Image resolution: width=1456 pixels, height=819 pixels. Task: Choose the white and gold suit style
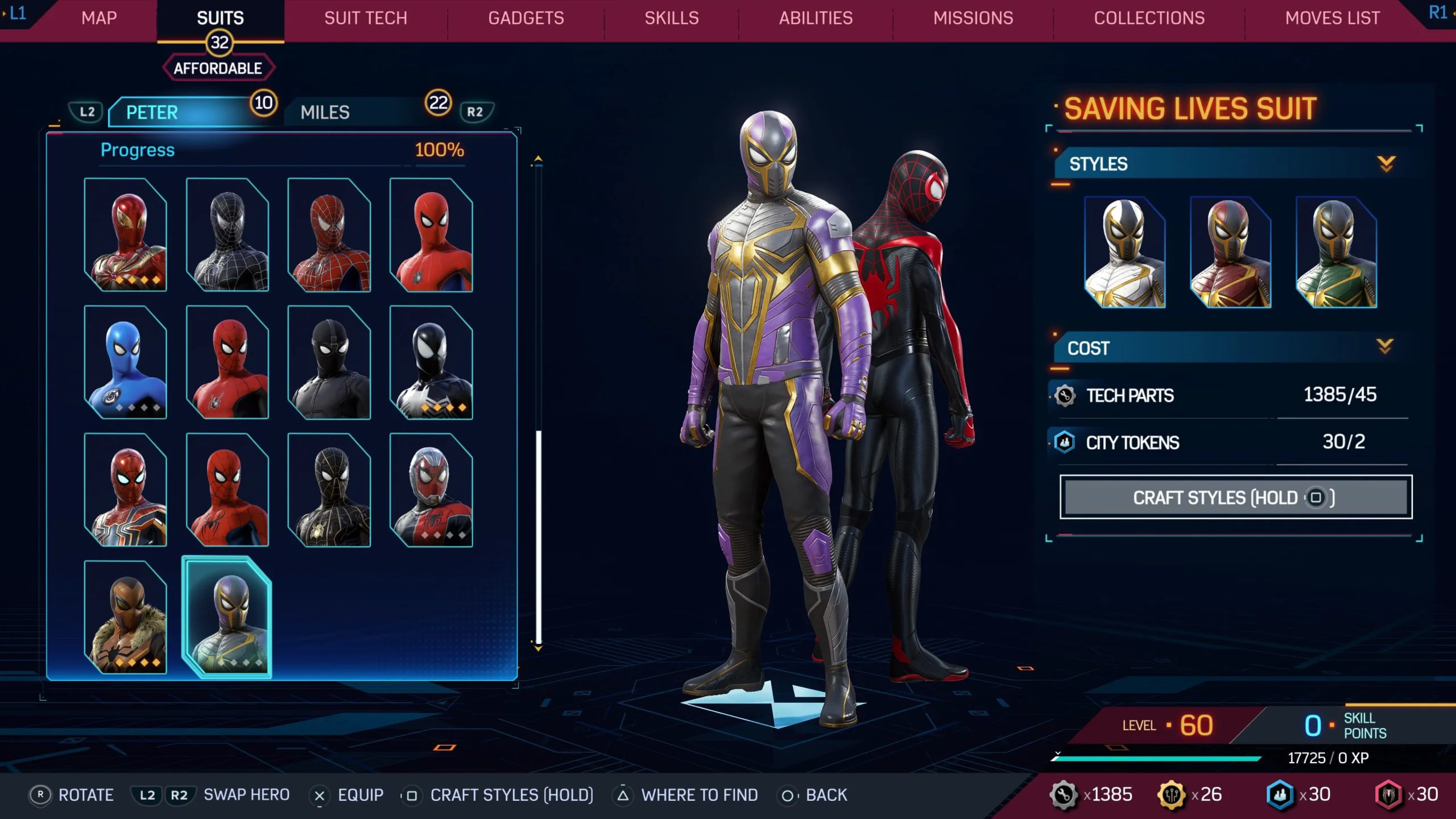[x=1124, y=252]
